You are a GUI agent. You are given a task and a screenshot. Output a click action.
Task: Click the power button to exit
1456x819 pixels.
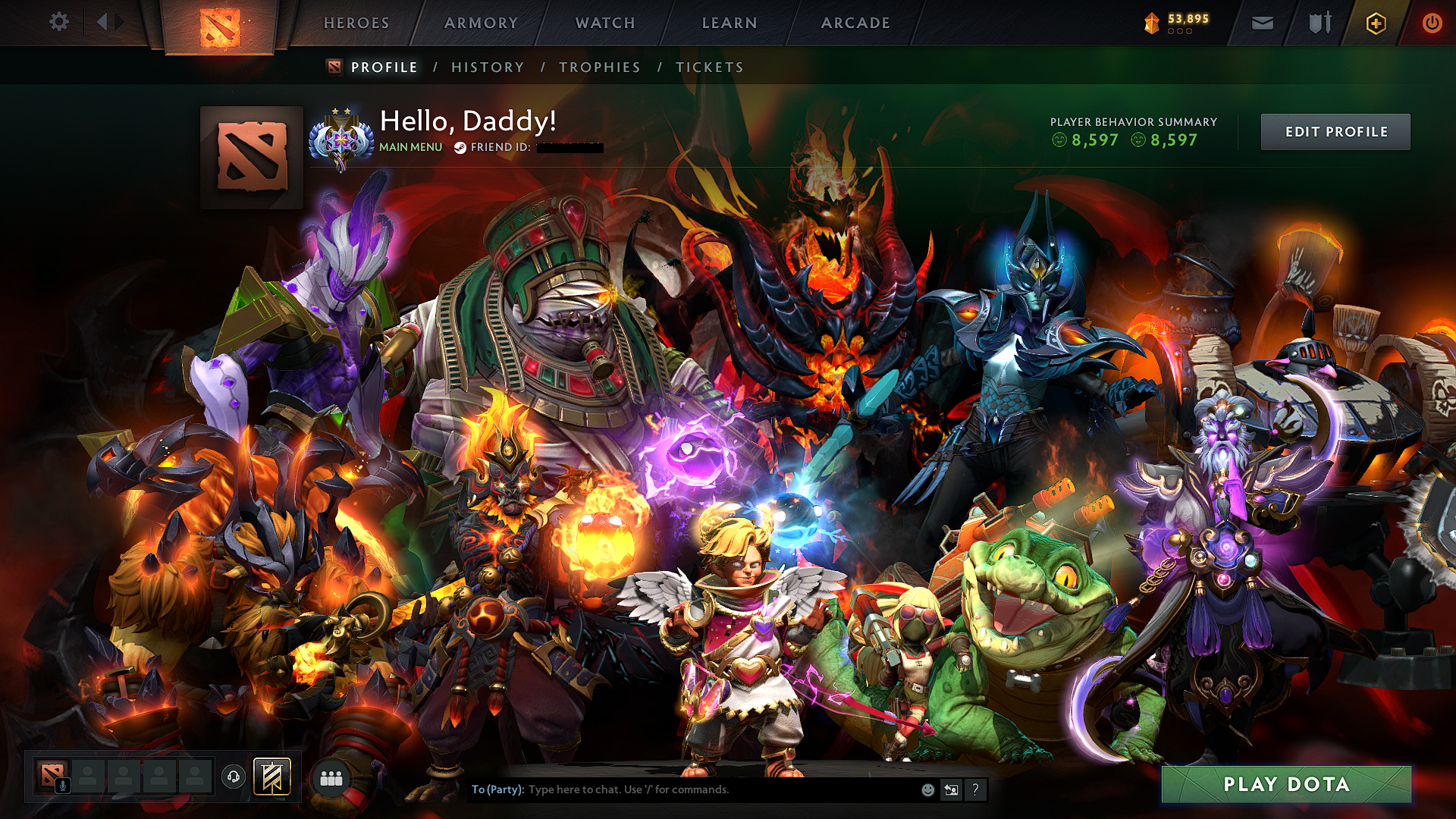tap(1432, 23)
